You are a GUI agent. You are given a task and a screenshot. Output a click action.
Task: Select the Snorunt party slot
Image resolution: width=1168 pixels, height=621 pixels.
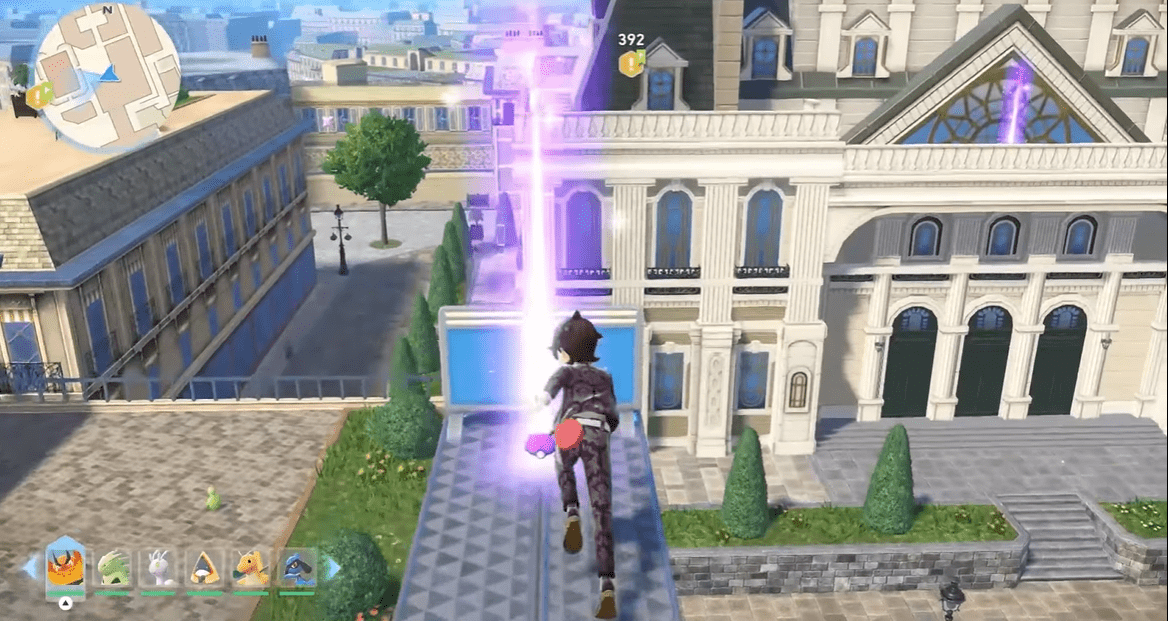coord(205,569)
